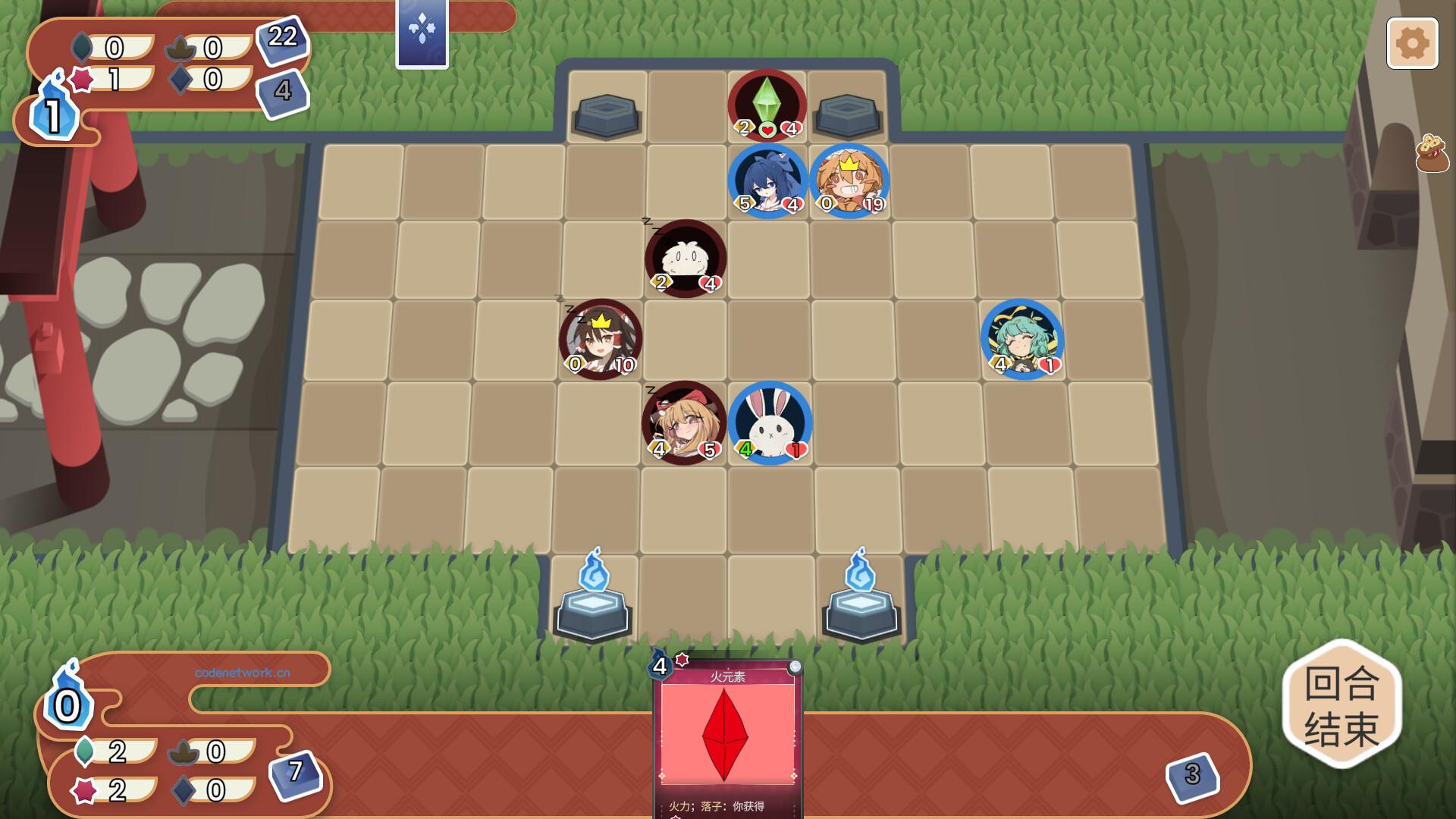Select the crowned orange-haired leader unit

tap(849, 180)
